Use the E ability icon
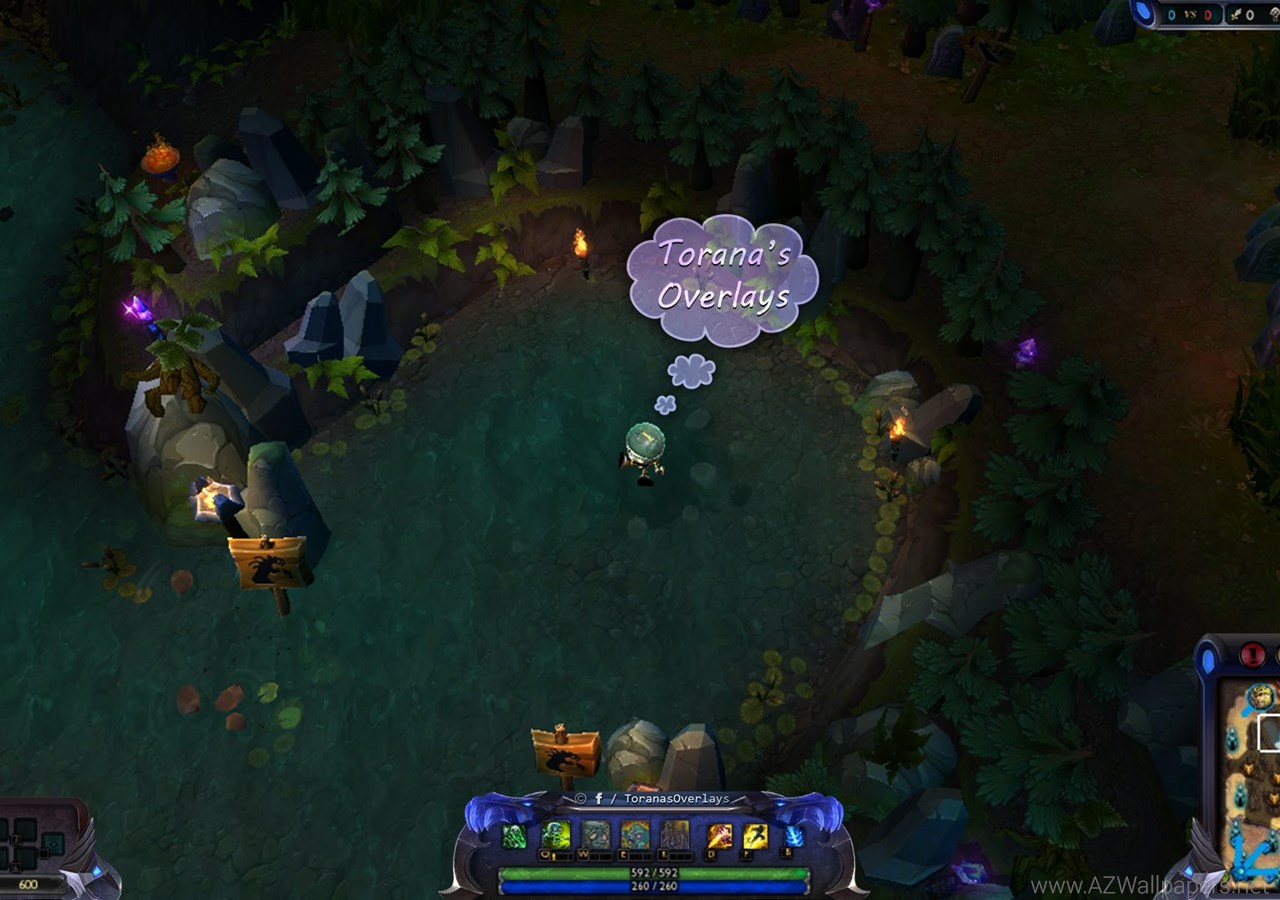The width and height of the screenshot is (1280, 900). (635, 835)
